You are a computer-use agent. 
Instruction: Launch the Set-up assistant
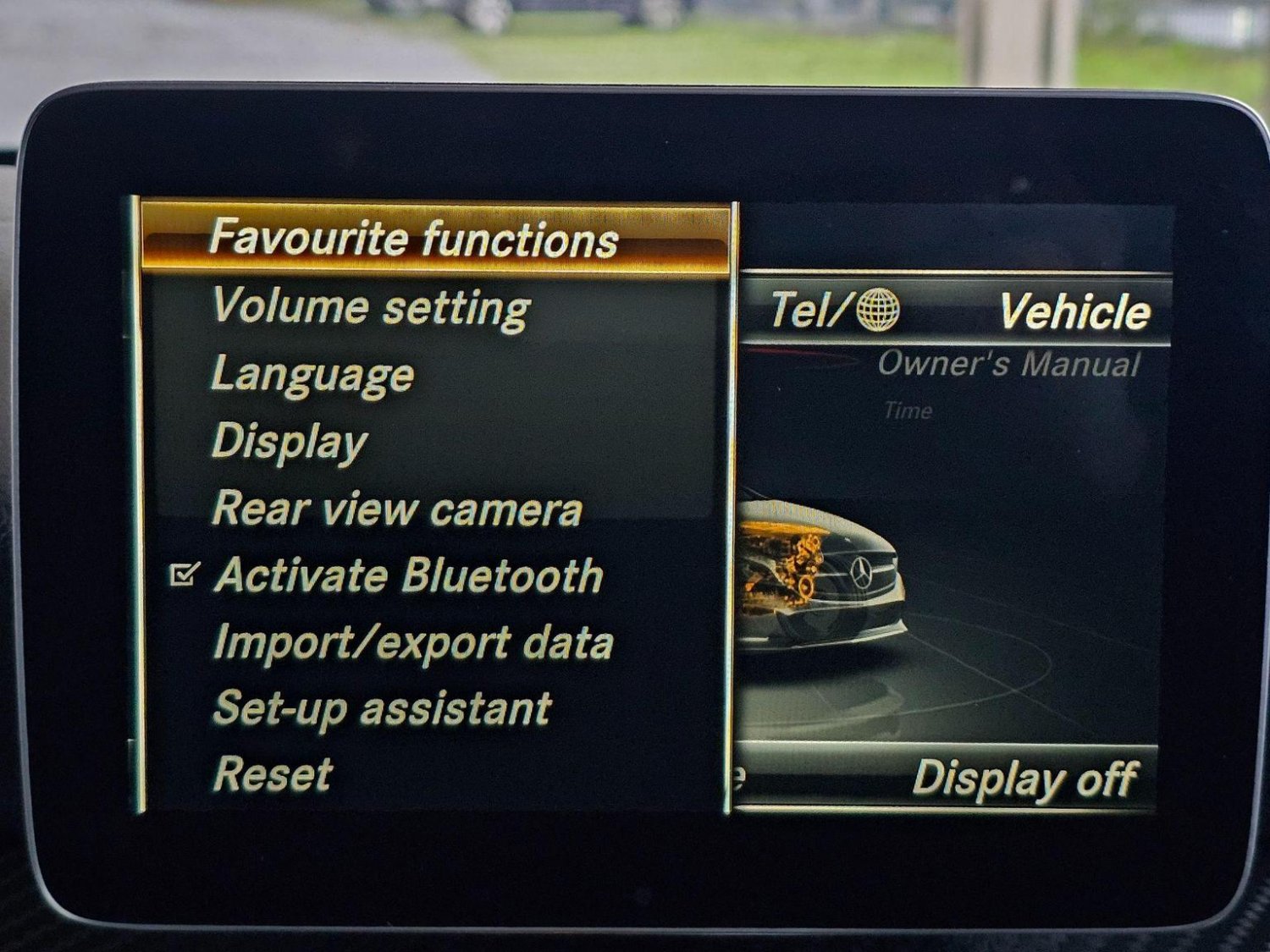382,707
